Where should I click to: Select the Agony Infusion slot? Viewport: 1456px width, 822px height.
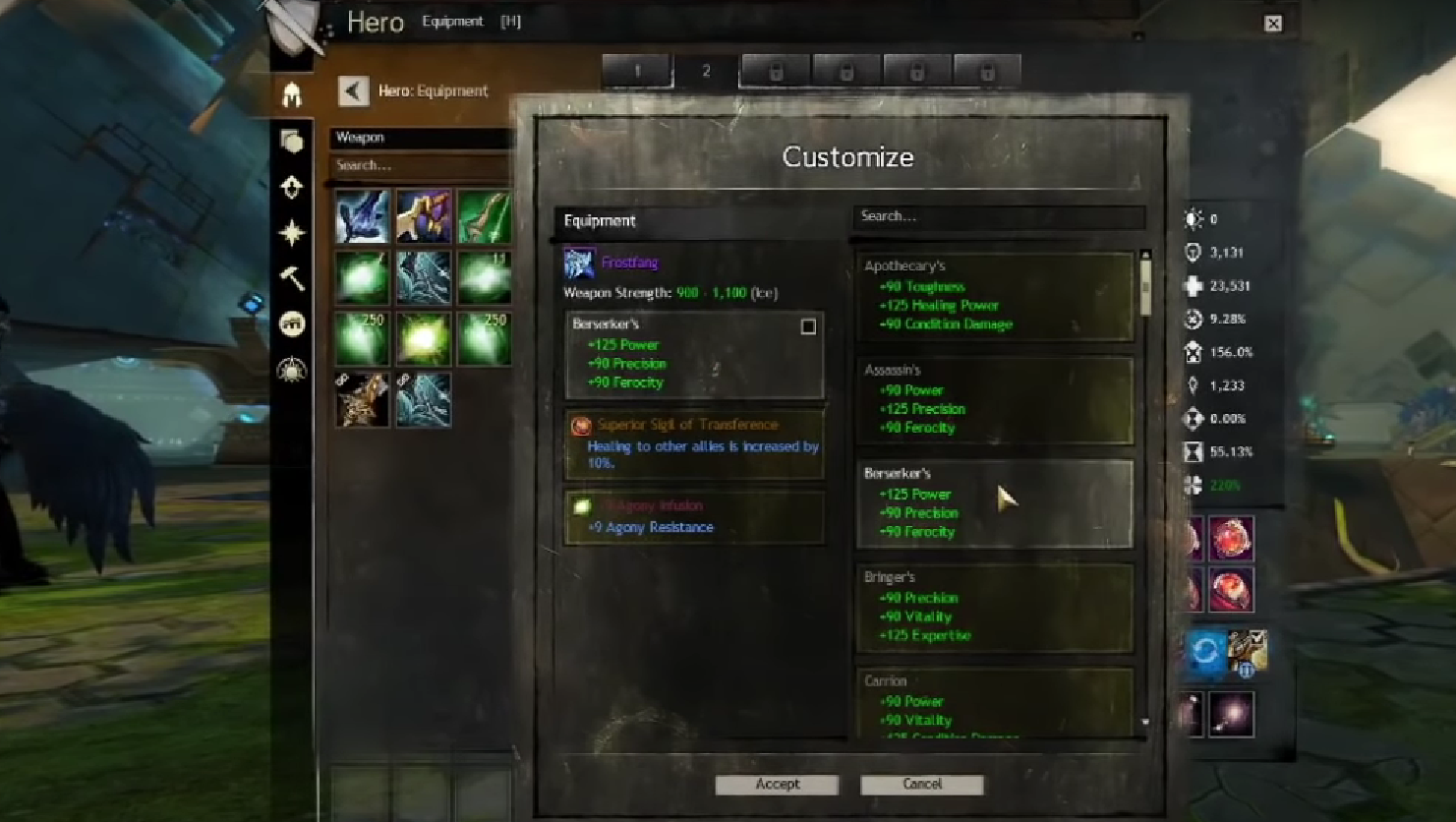click(x=694, y=517)
